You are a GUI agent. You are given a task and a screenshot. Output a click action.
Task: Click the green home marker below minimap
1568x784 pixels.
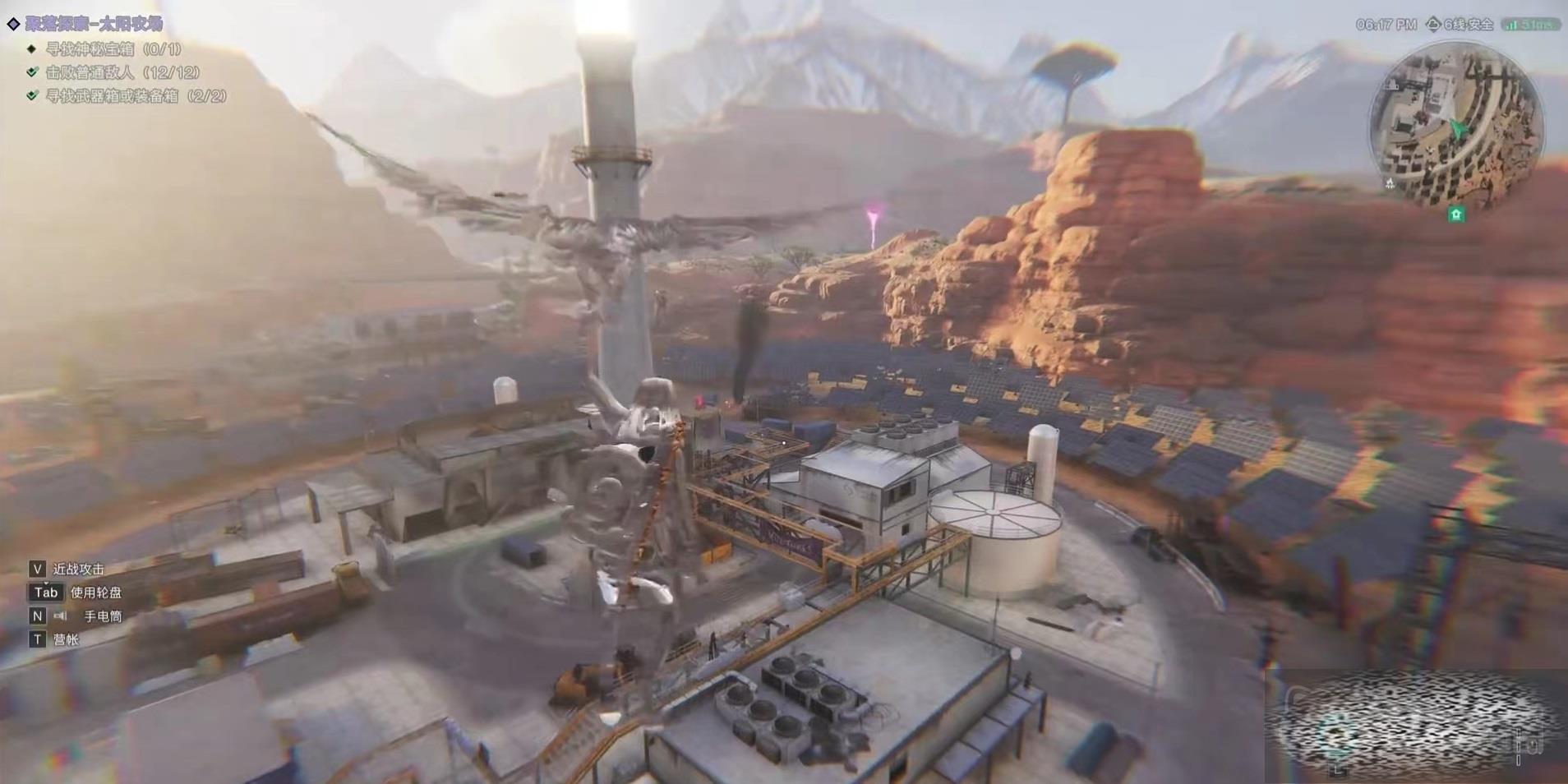[1456, 214]
